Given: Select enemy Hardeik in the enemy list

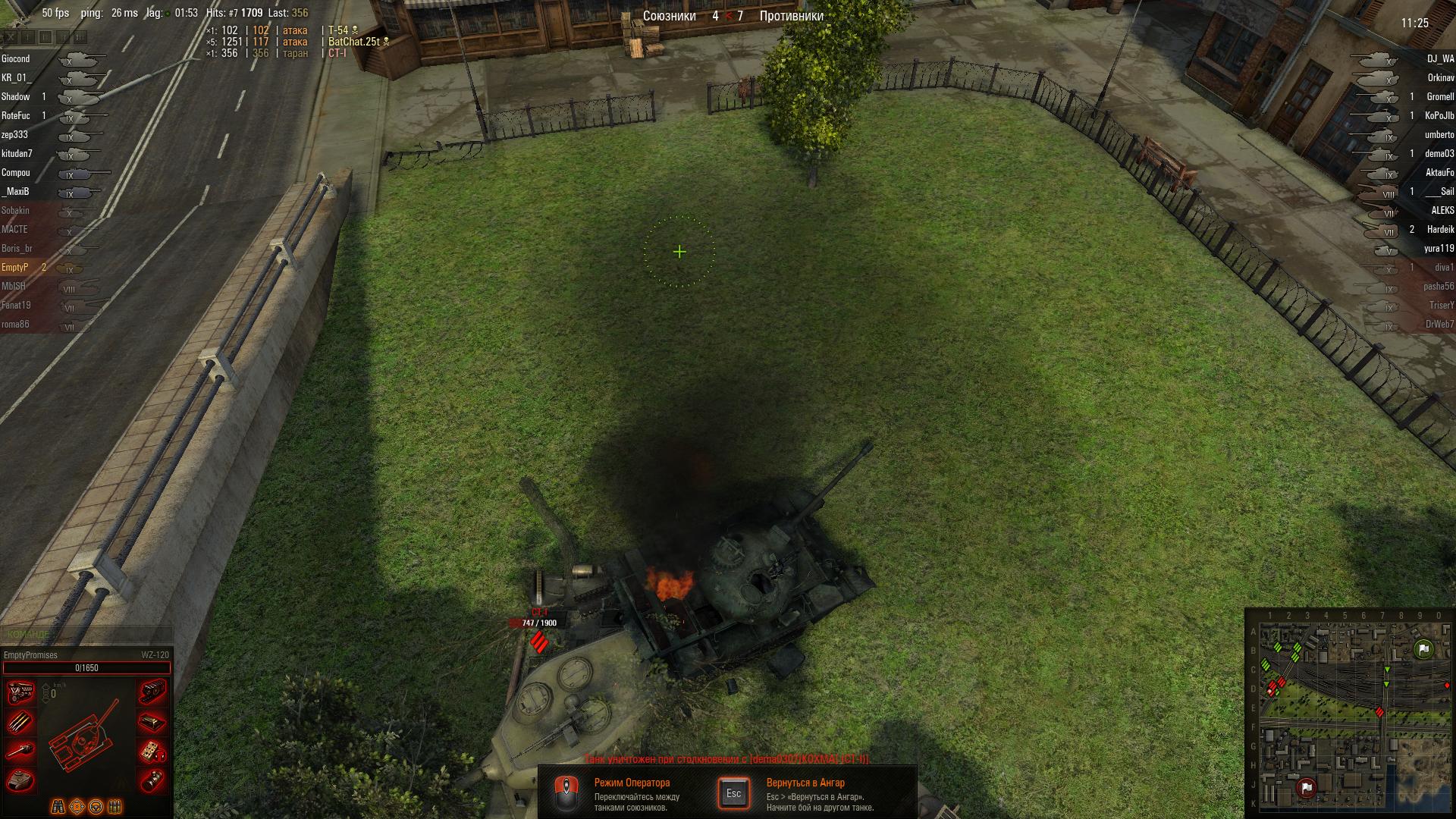Looking at the screenshot, I should 1440,230.
